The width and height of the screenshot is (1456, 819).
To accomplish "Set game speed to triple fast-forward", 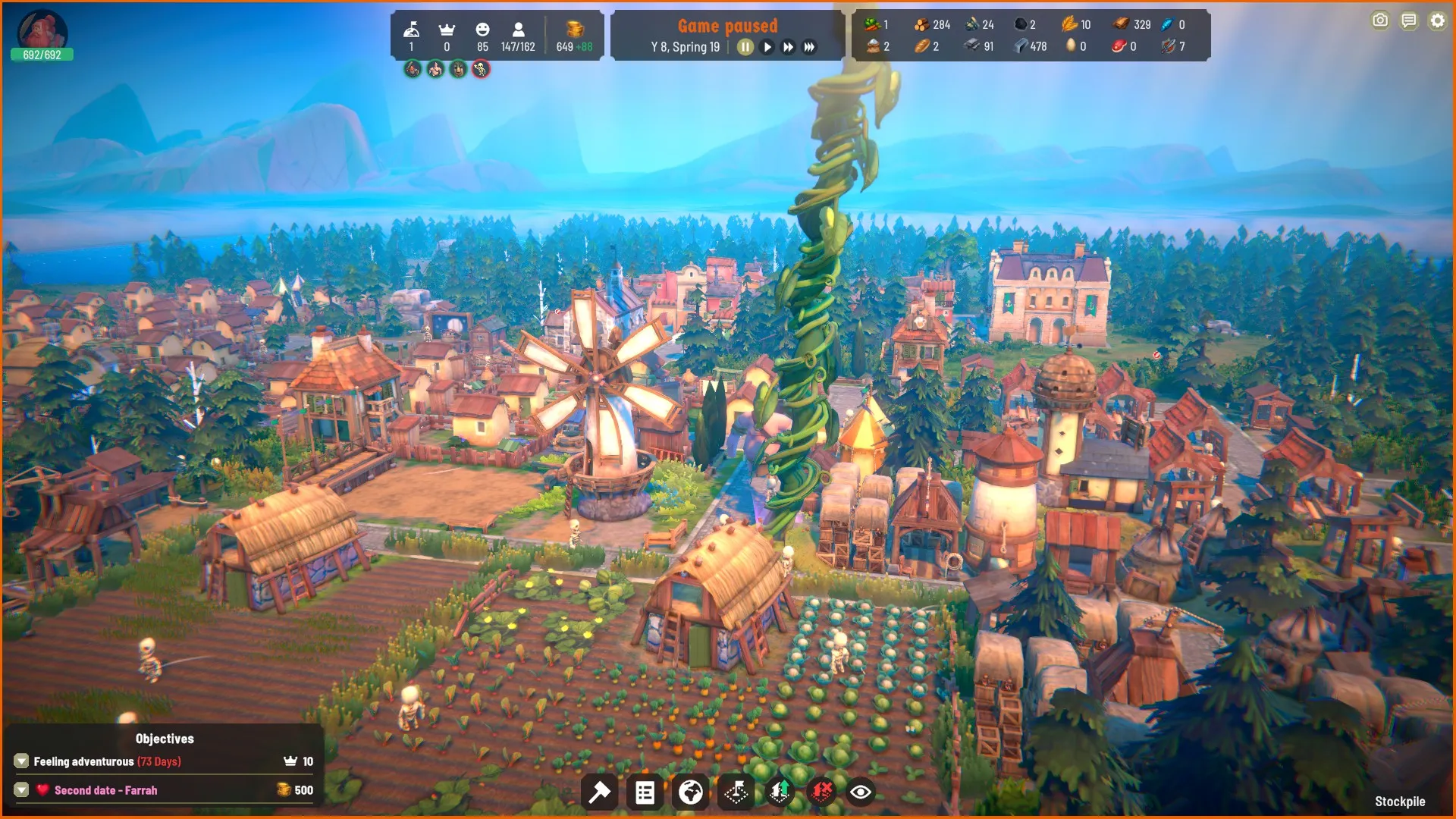I will pyautogui.click(x=810, y=47).
